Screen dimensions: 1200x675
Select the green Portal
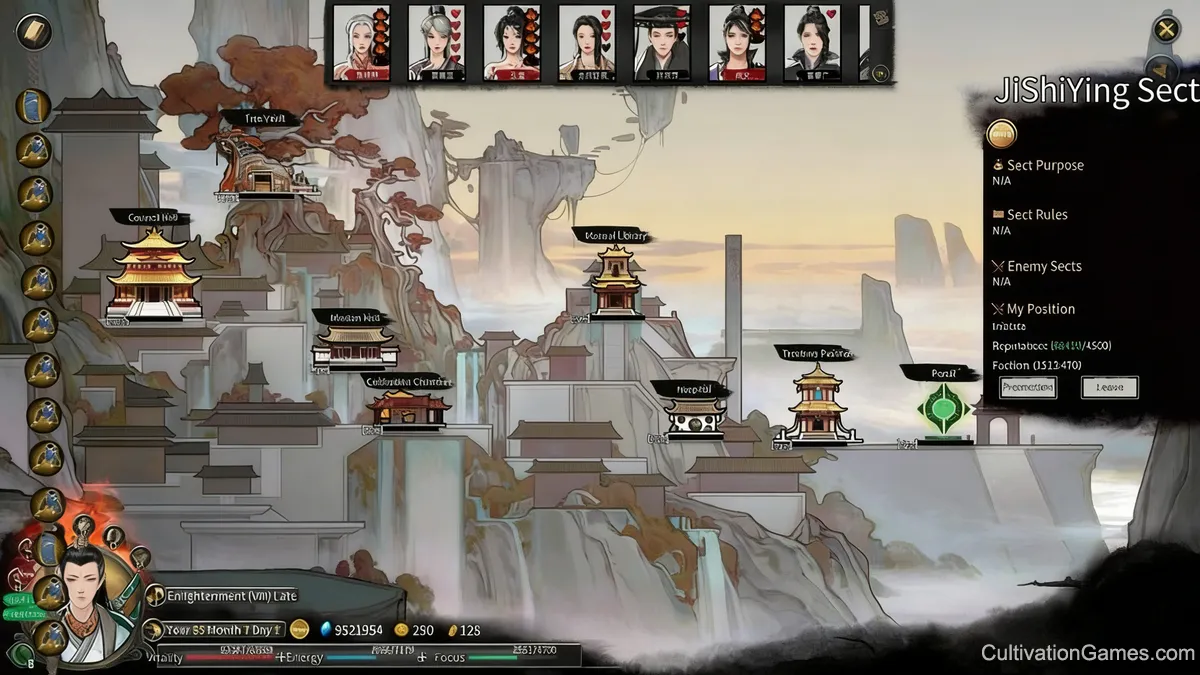944,411
